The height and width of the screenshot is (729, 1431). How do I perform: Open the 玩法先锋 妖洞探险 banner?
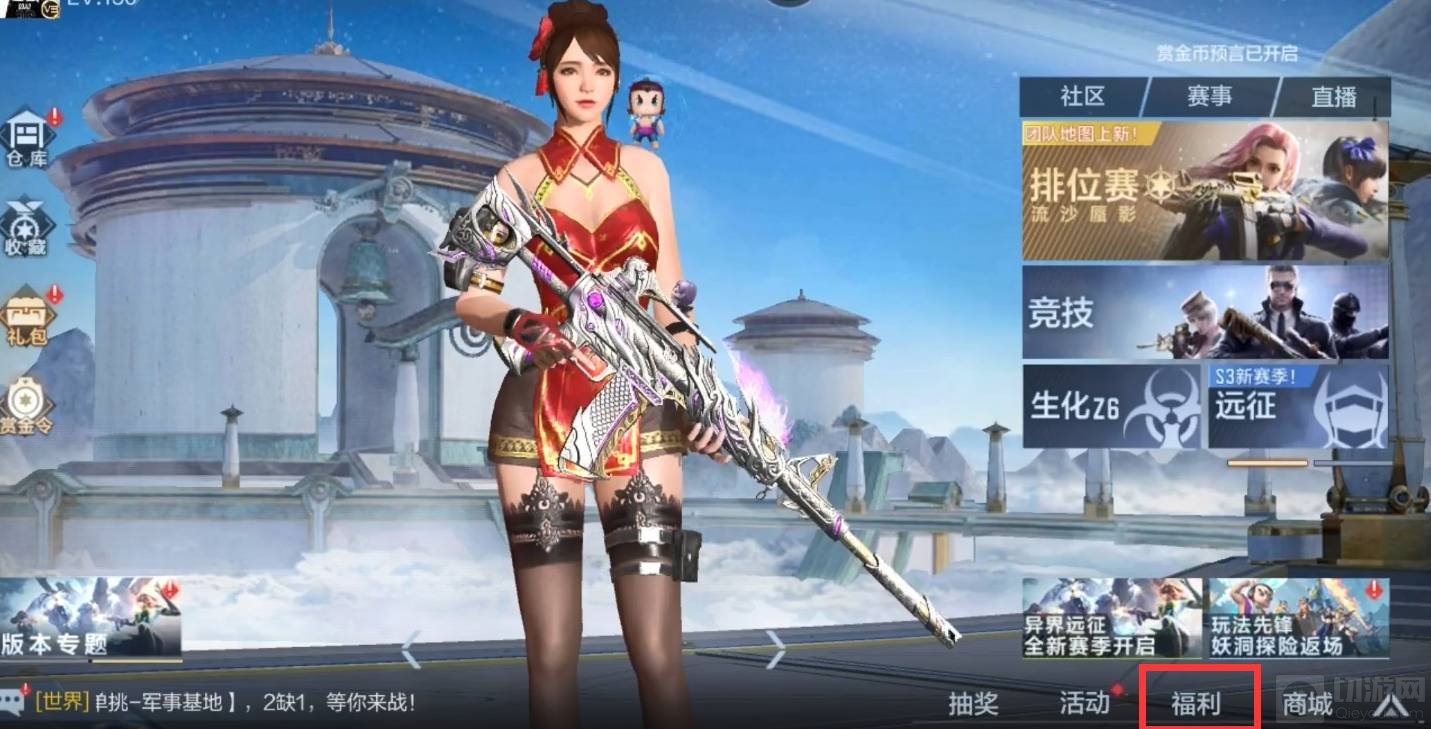click(x=1298, y=618)
